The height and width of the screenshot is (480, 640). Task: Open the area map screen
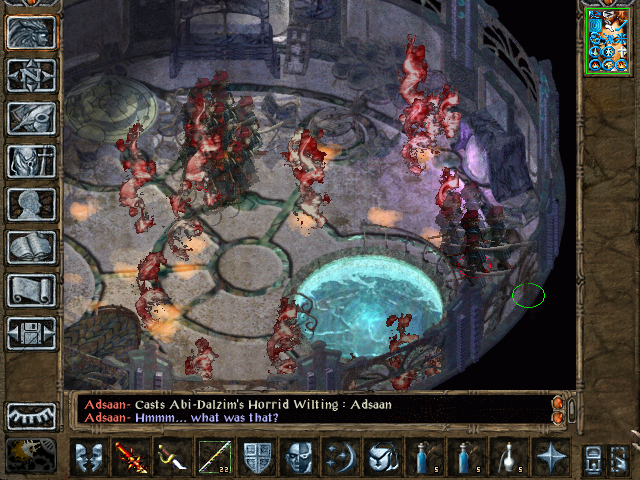point(31,75)
